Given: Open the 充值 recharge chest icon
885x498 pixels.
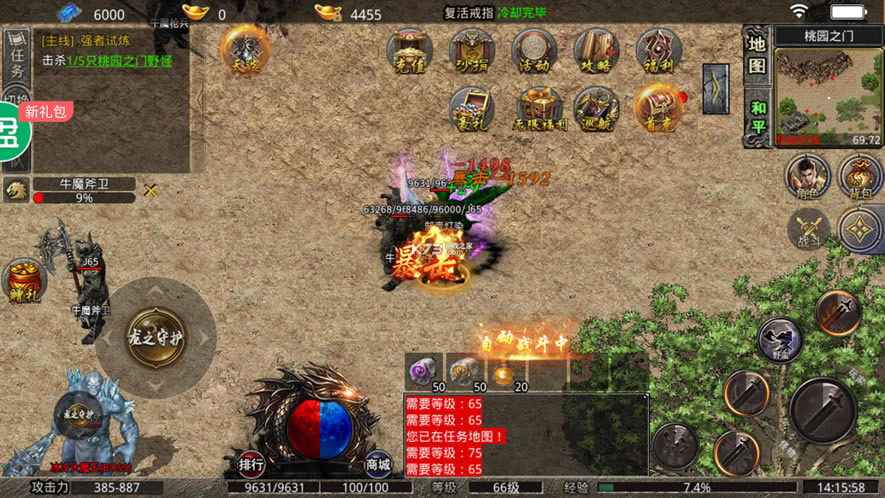Looking at the screenshot, I should point(411,51).
